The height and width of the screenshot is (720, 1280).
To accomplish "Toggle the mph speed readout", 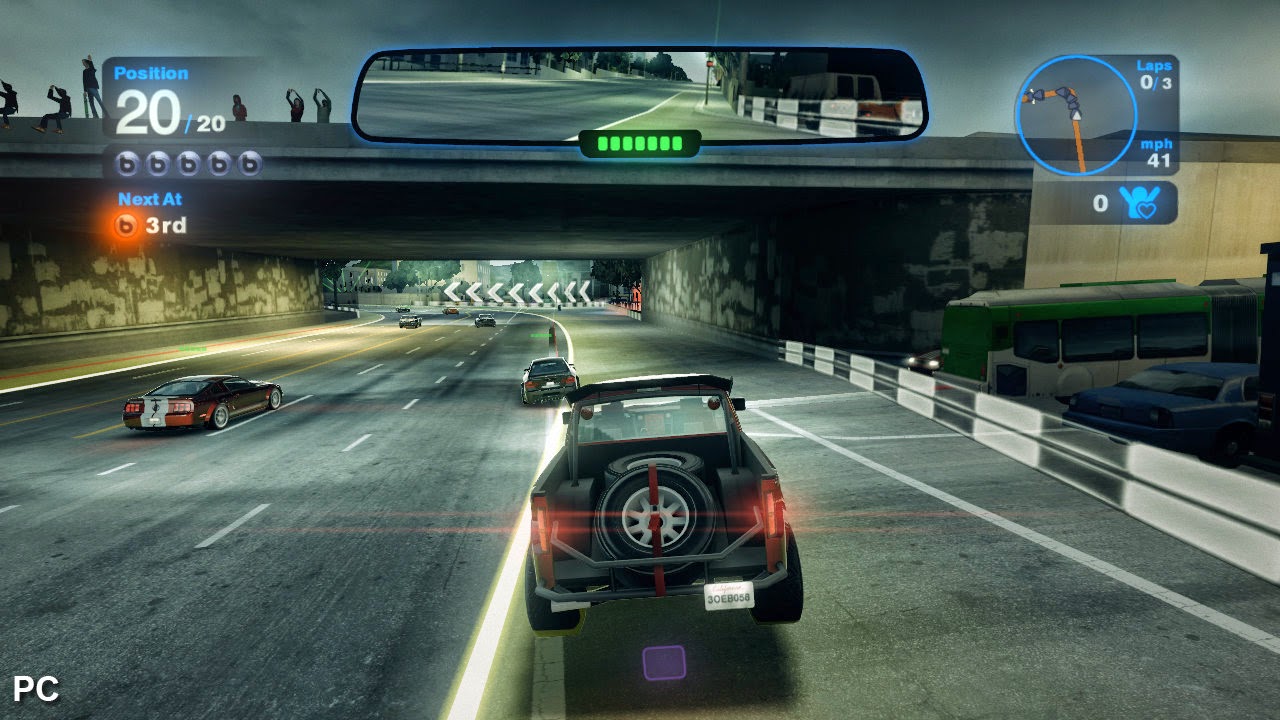I will 1157,152.
